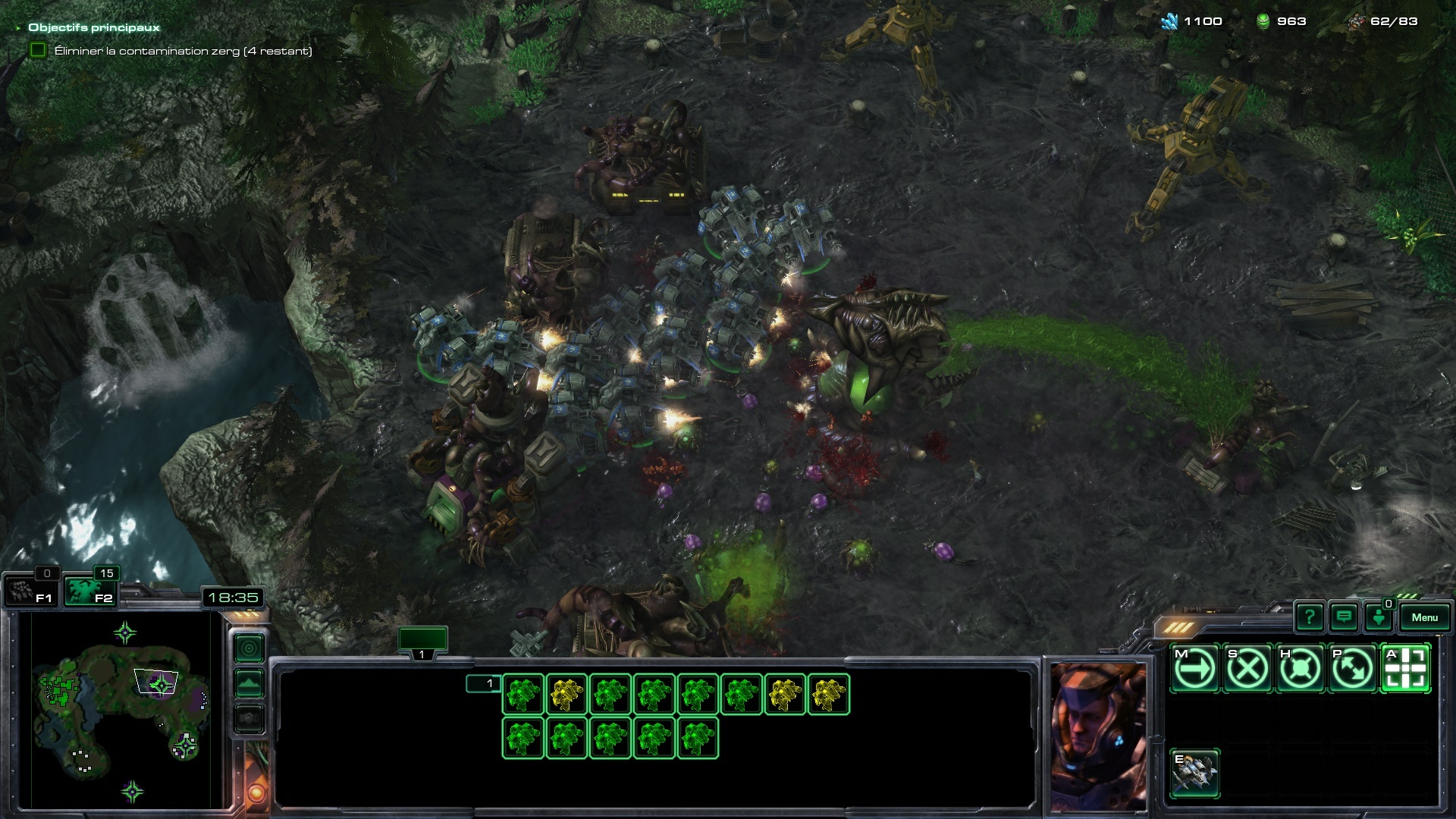Open the alliance handshake button by minimap
The height and width of the screenshot is (819, 1456).
pyautogui.click(x=249, y=718)
